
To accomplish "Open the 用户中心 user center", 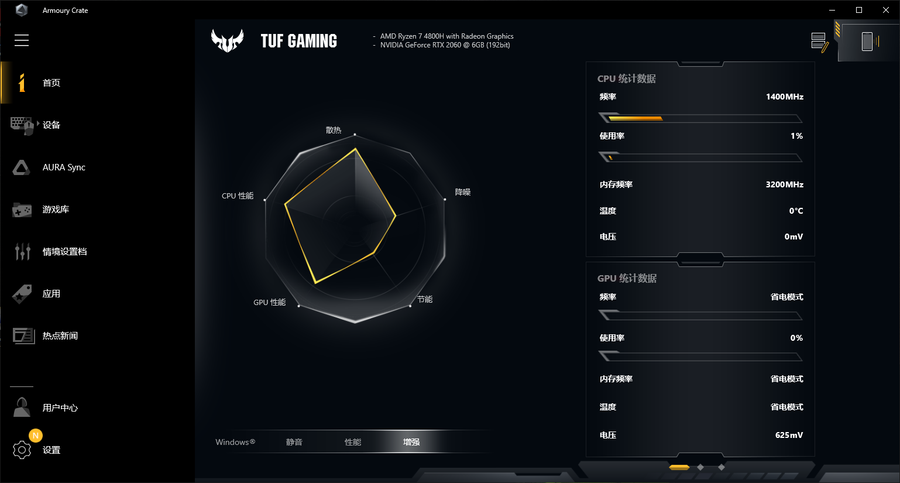I will coord(60,408).
